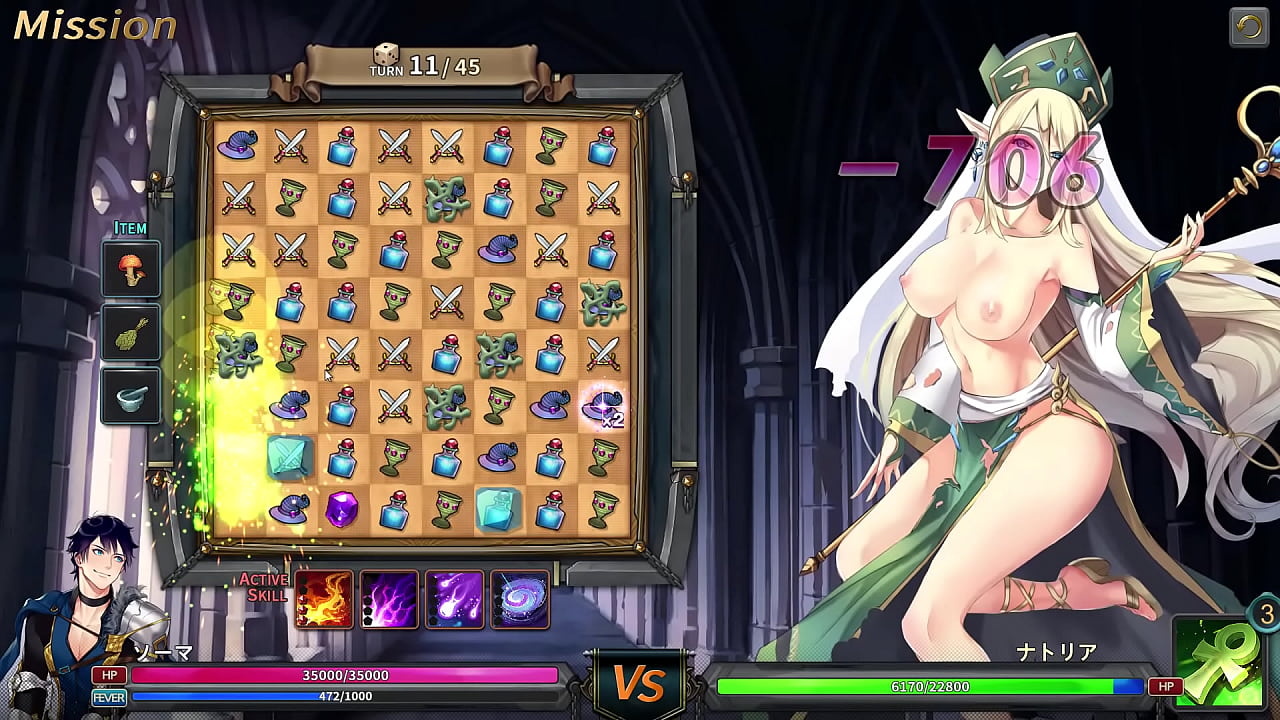Activate the fire explosion active skill
Screen dimensions: 1280x720
click(x=324, y=600)
